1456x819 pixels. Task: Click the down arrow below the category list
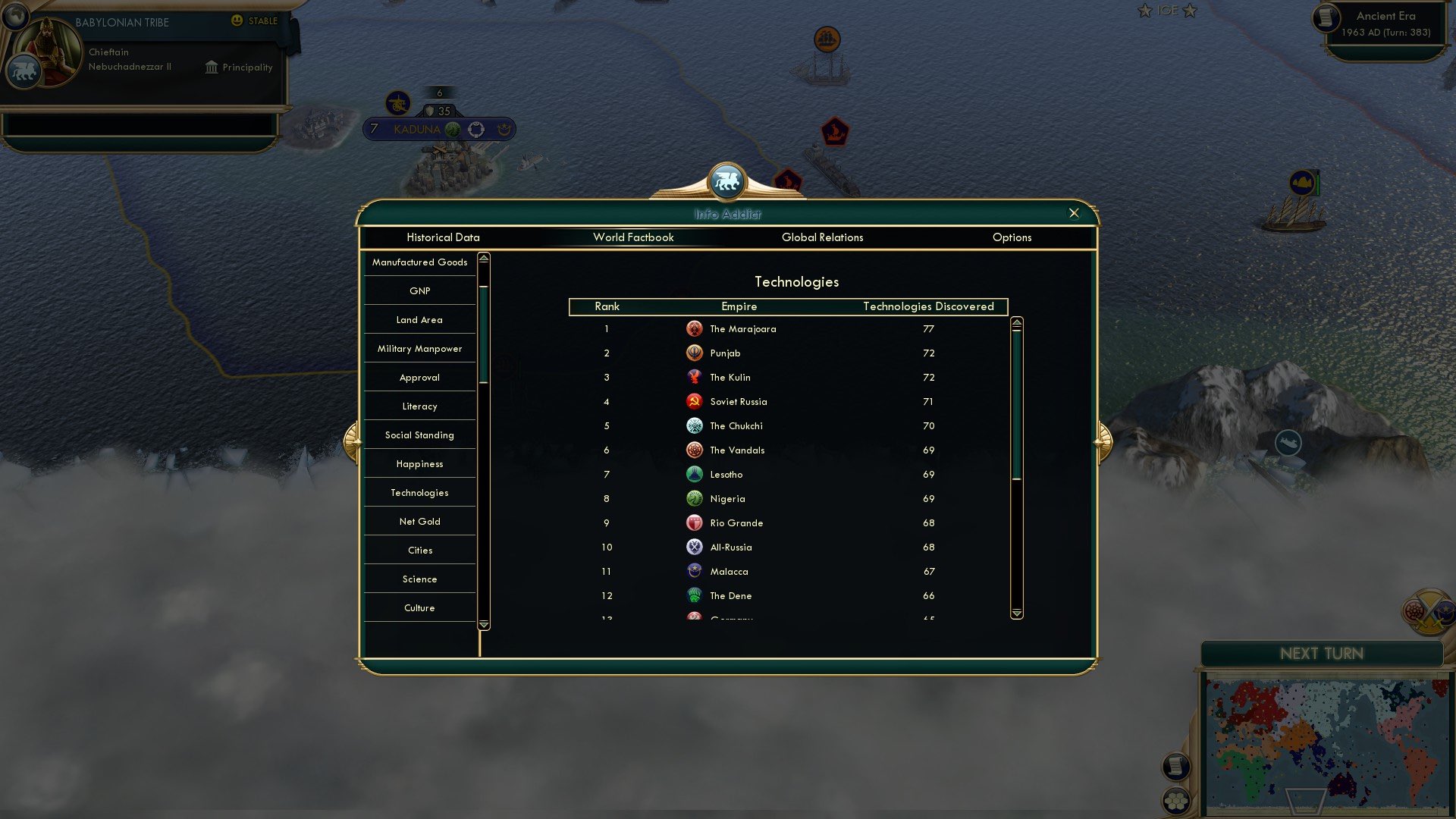point(483,623)
